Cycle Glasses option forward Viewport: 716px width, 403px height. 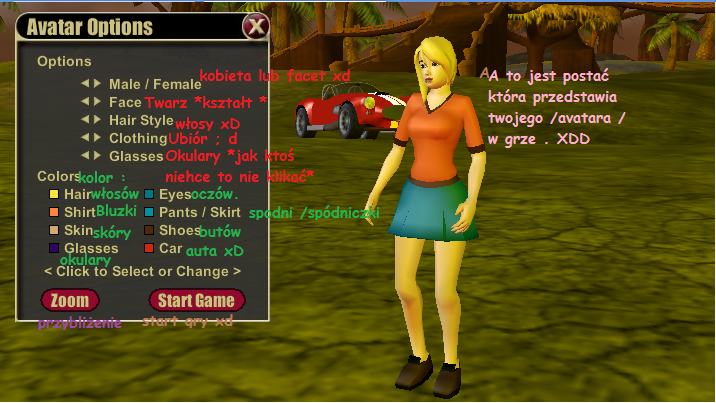[98, 156]
